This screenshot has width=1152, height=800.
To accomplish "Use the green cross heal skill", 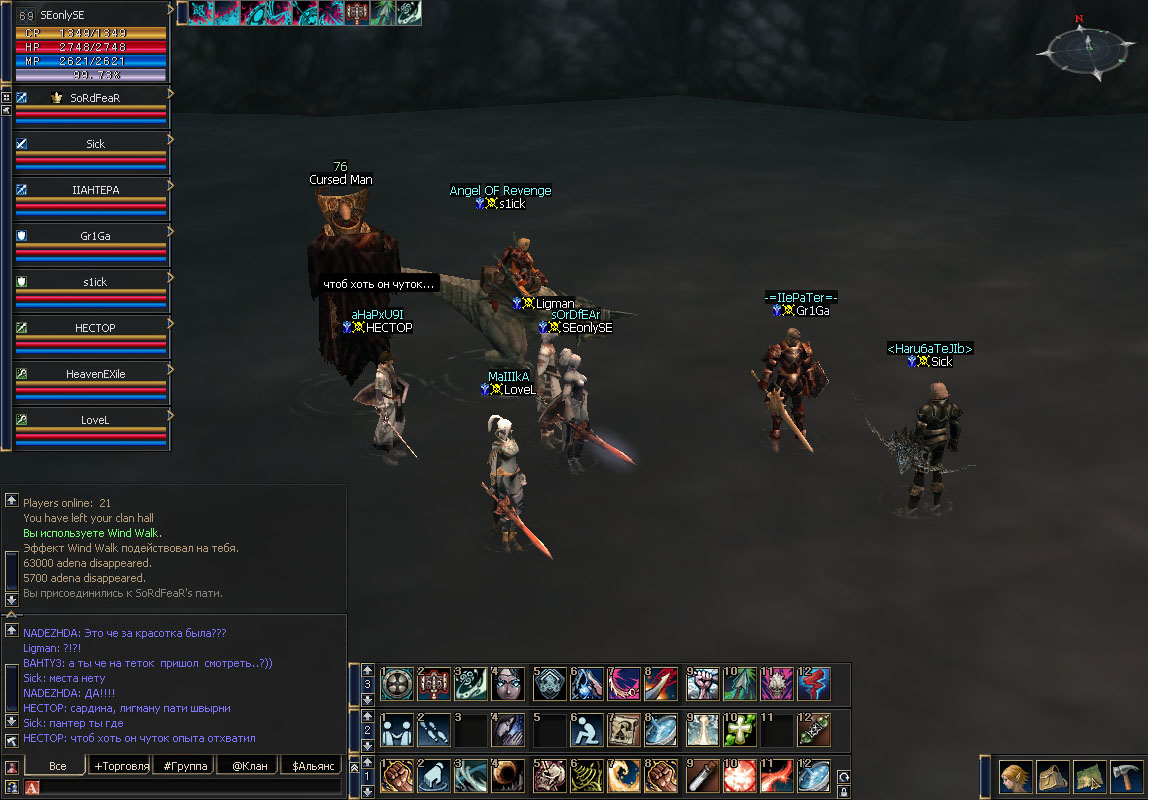I will 739,729.
